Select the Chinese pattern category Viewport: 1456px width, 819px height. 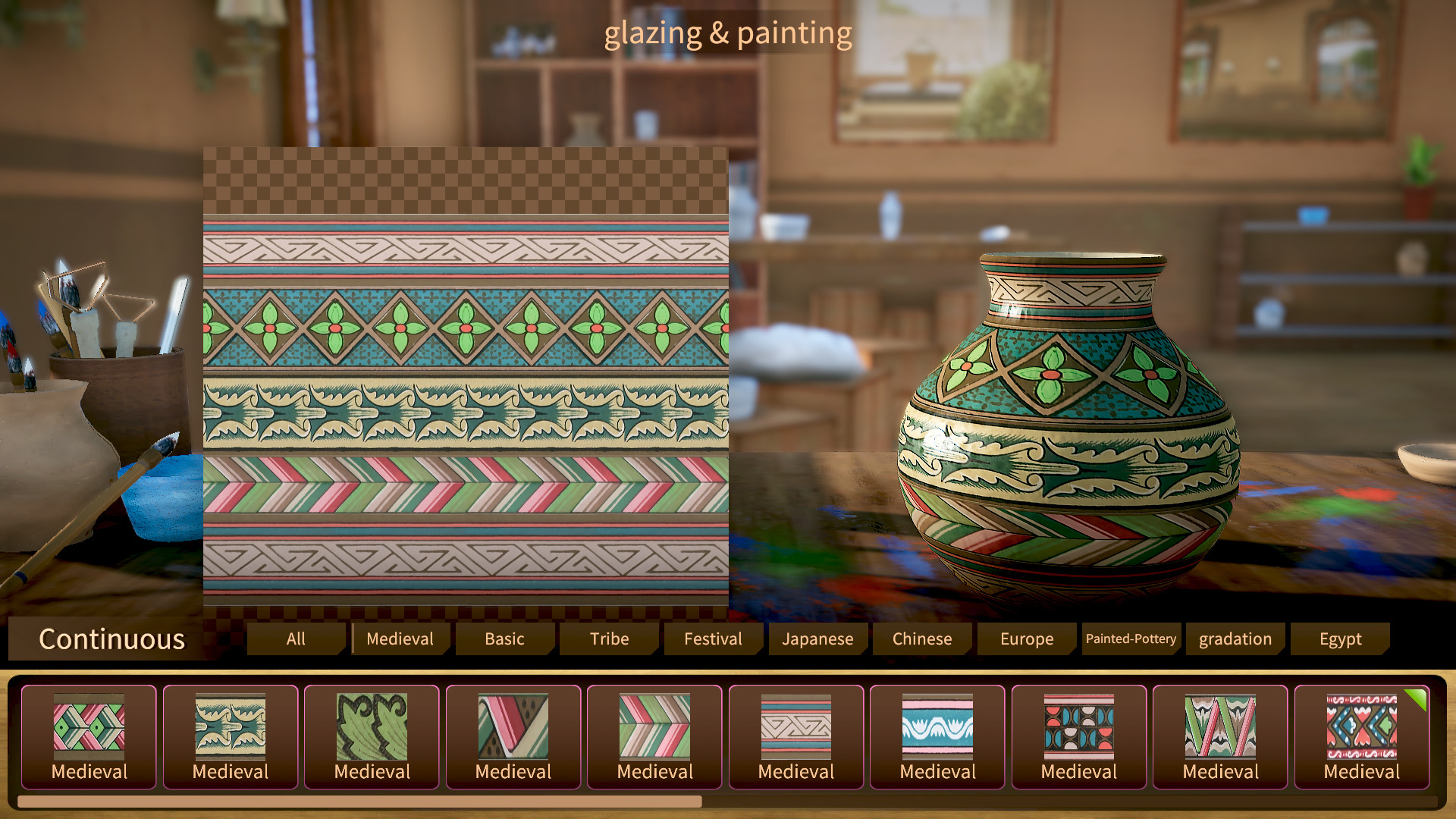(x=921, y=639)
